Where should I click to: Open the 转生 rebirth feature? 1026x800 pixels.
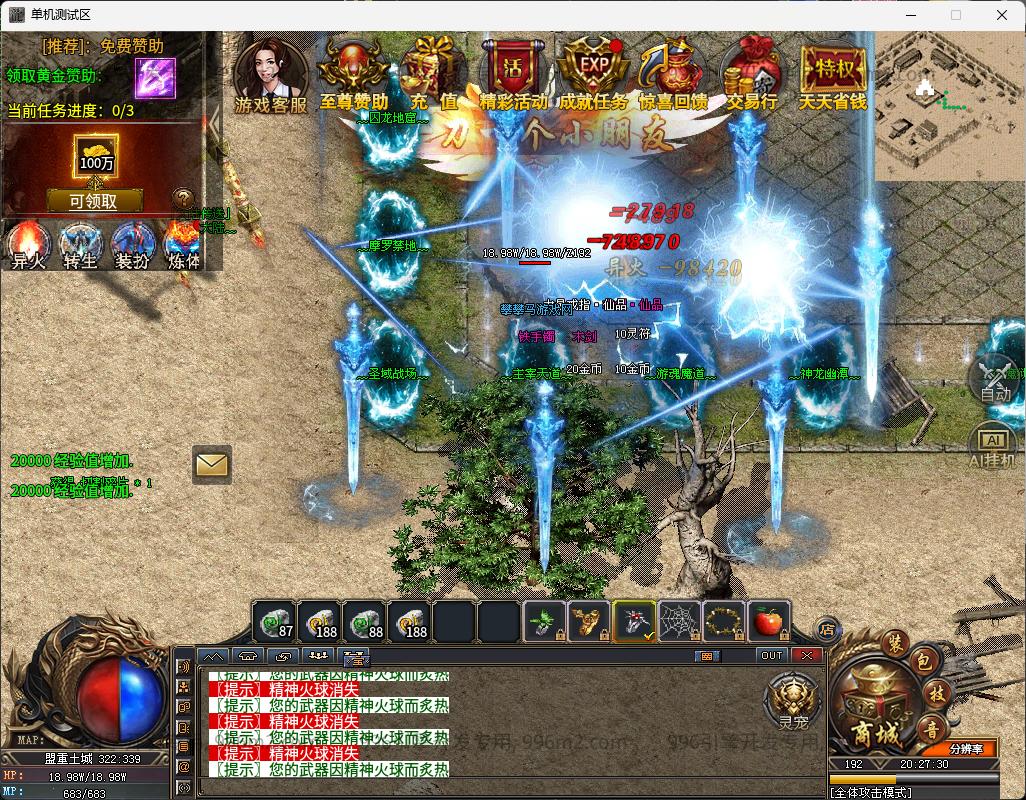(80, 244)
